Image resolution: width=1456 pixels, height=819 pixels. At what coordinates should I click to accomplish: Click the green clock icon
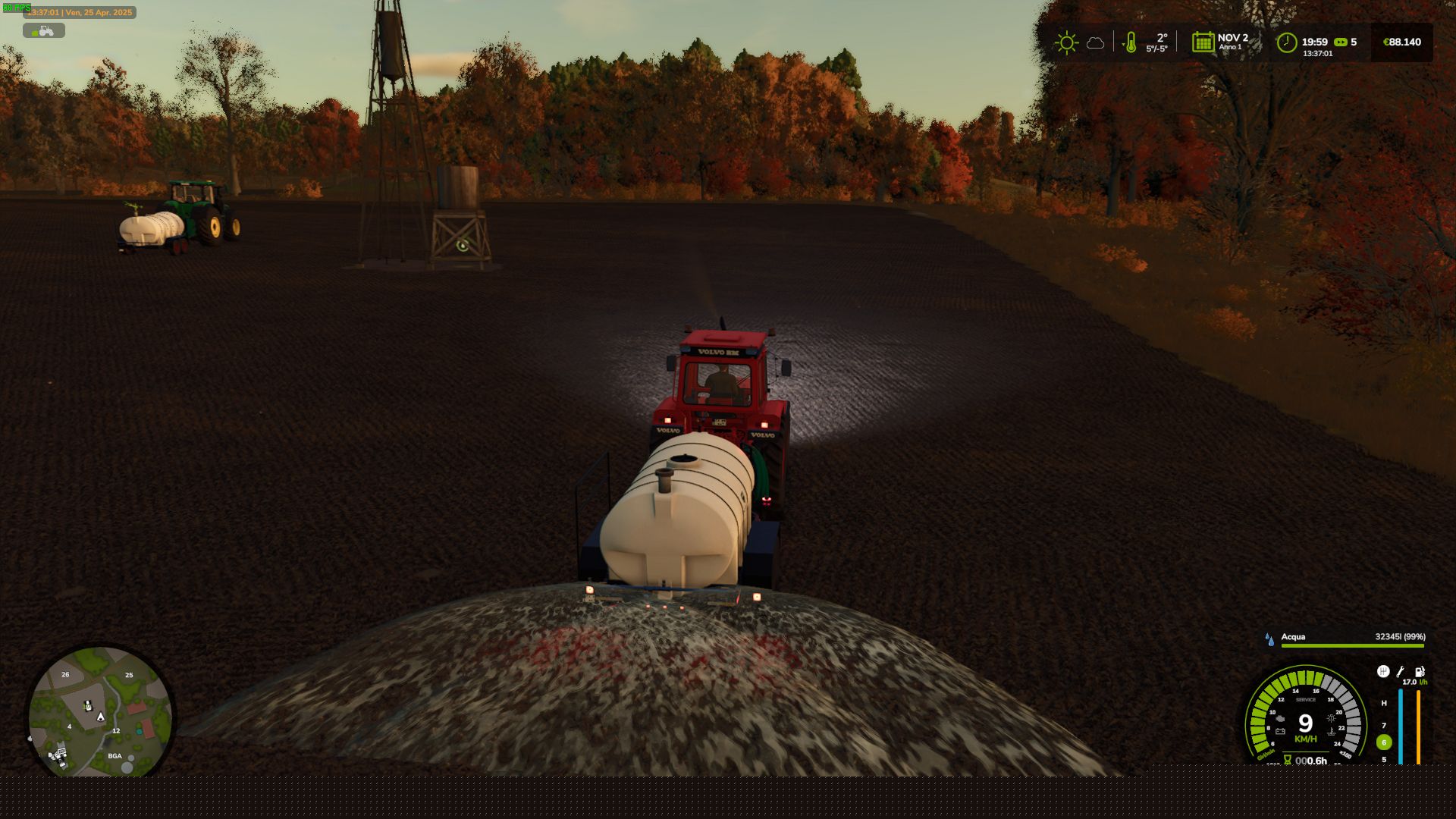pyautogui.click(x=1286, y=42)
